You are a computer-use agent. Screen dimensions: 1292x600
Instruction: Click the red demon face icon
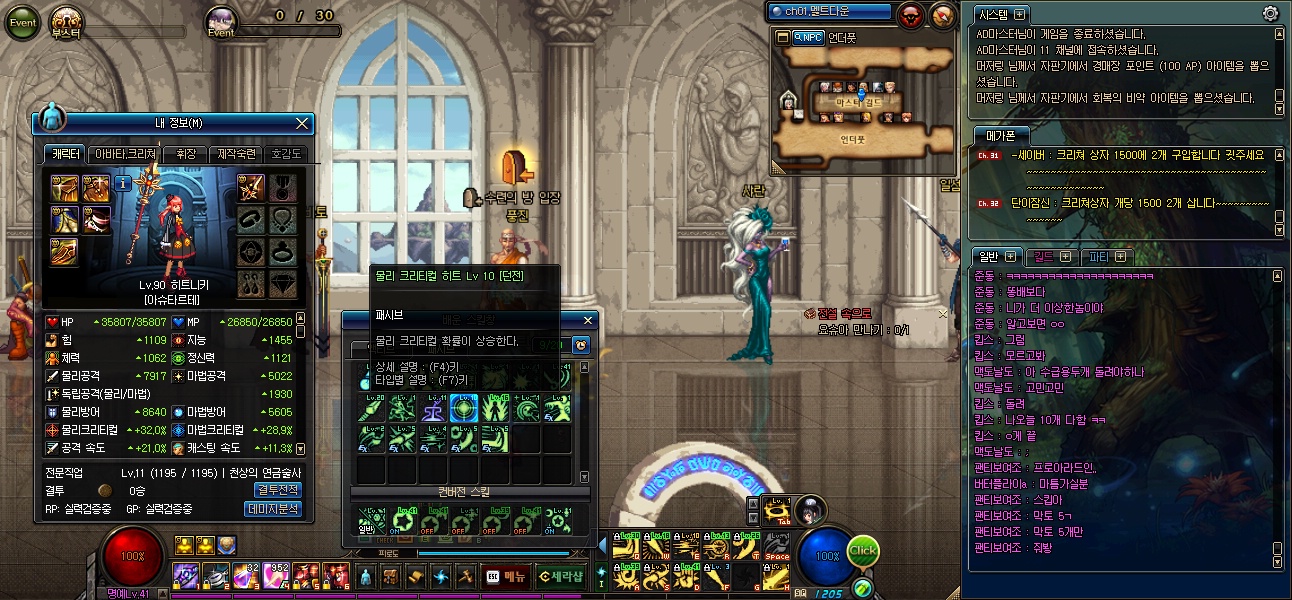click(911, 15)
